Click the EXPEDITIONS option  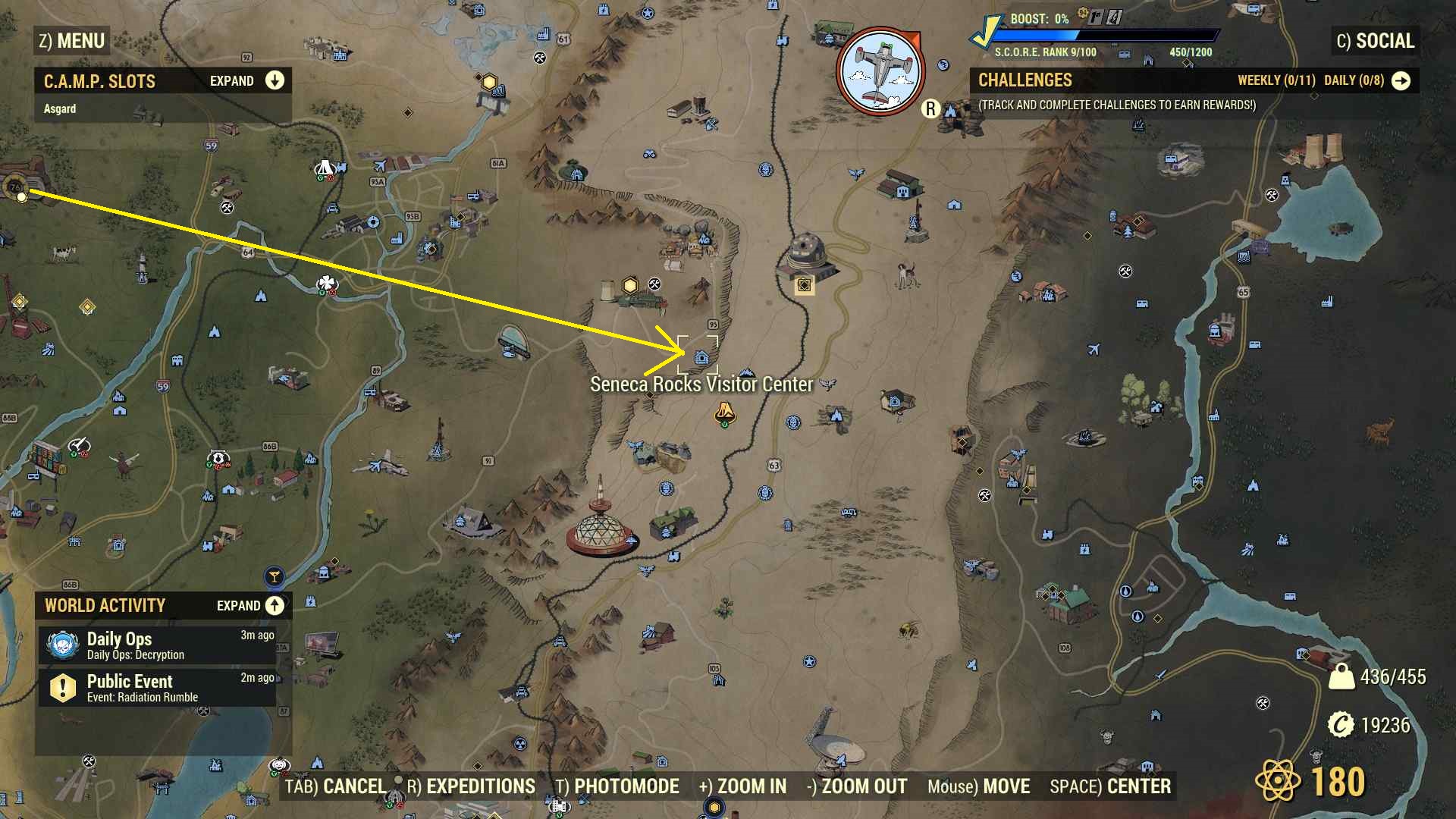471,786
